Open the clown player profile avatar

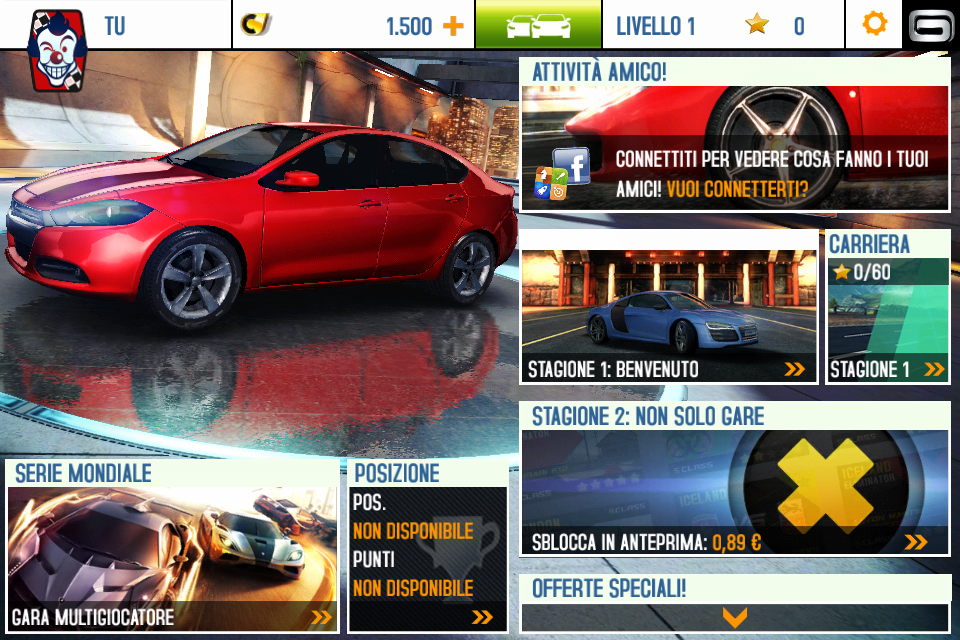pos(56,50)
